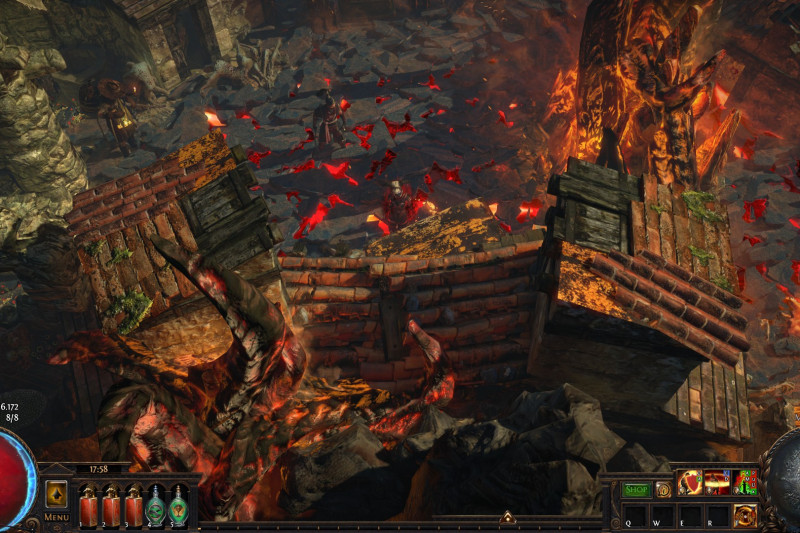Select the green figure skill icon

[745, 483]
